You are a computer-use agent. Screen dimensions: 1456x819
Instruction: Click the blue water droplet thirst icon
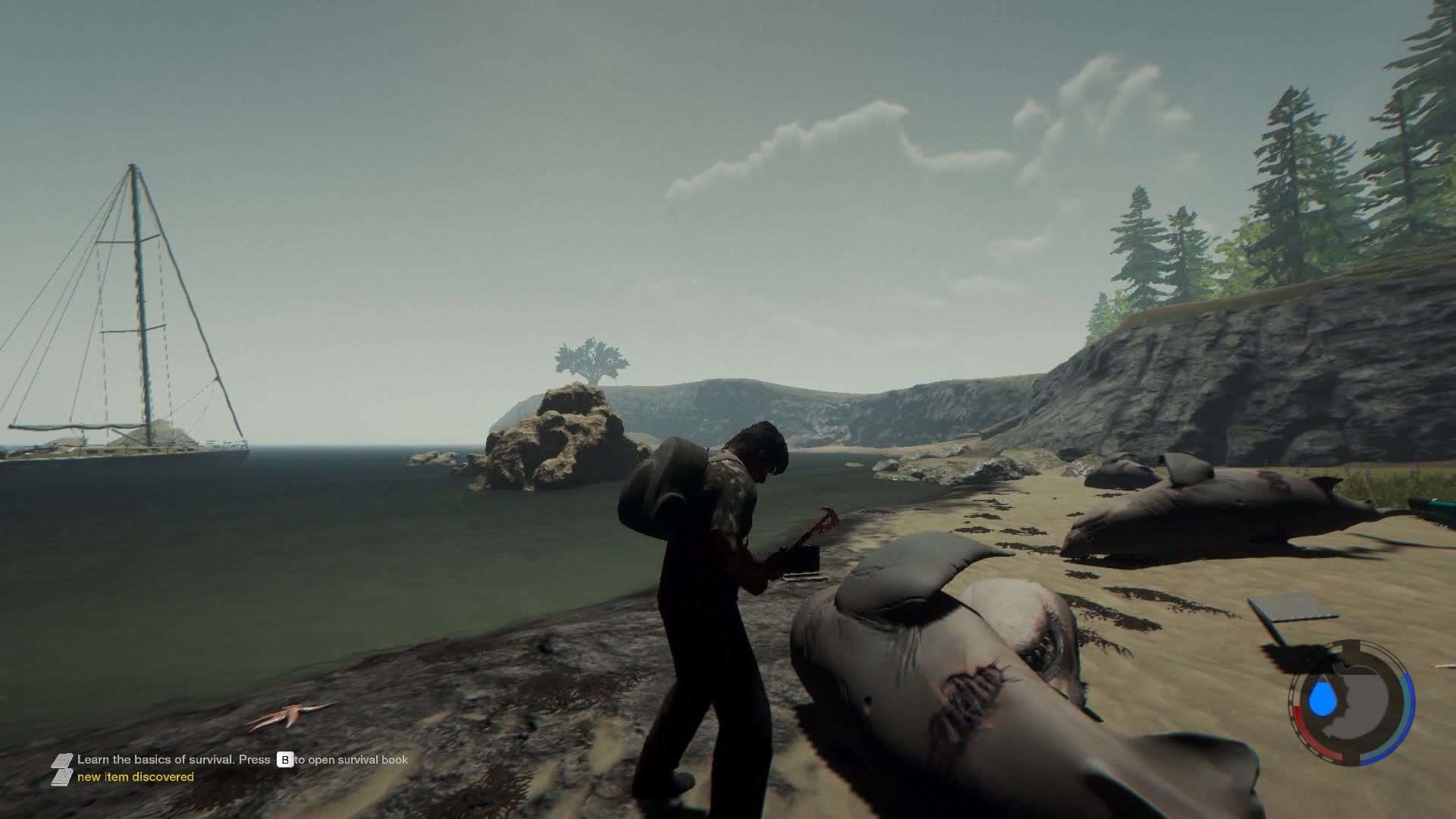coord(1326,698)
